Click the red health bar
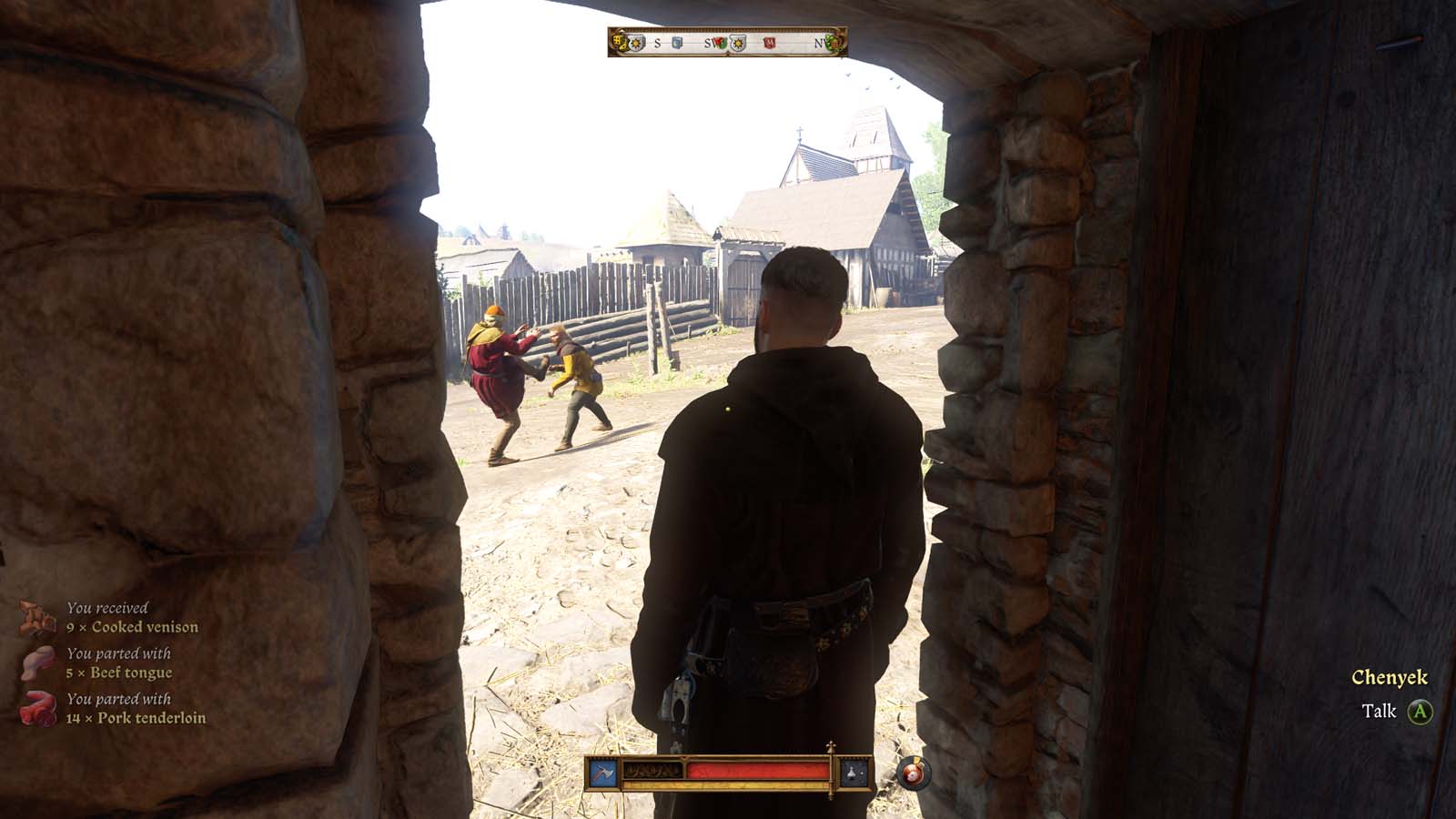 tap(755, 772)
